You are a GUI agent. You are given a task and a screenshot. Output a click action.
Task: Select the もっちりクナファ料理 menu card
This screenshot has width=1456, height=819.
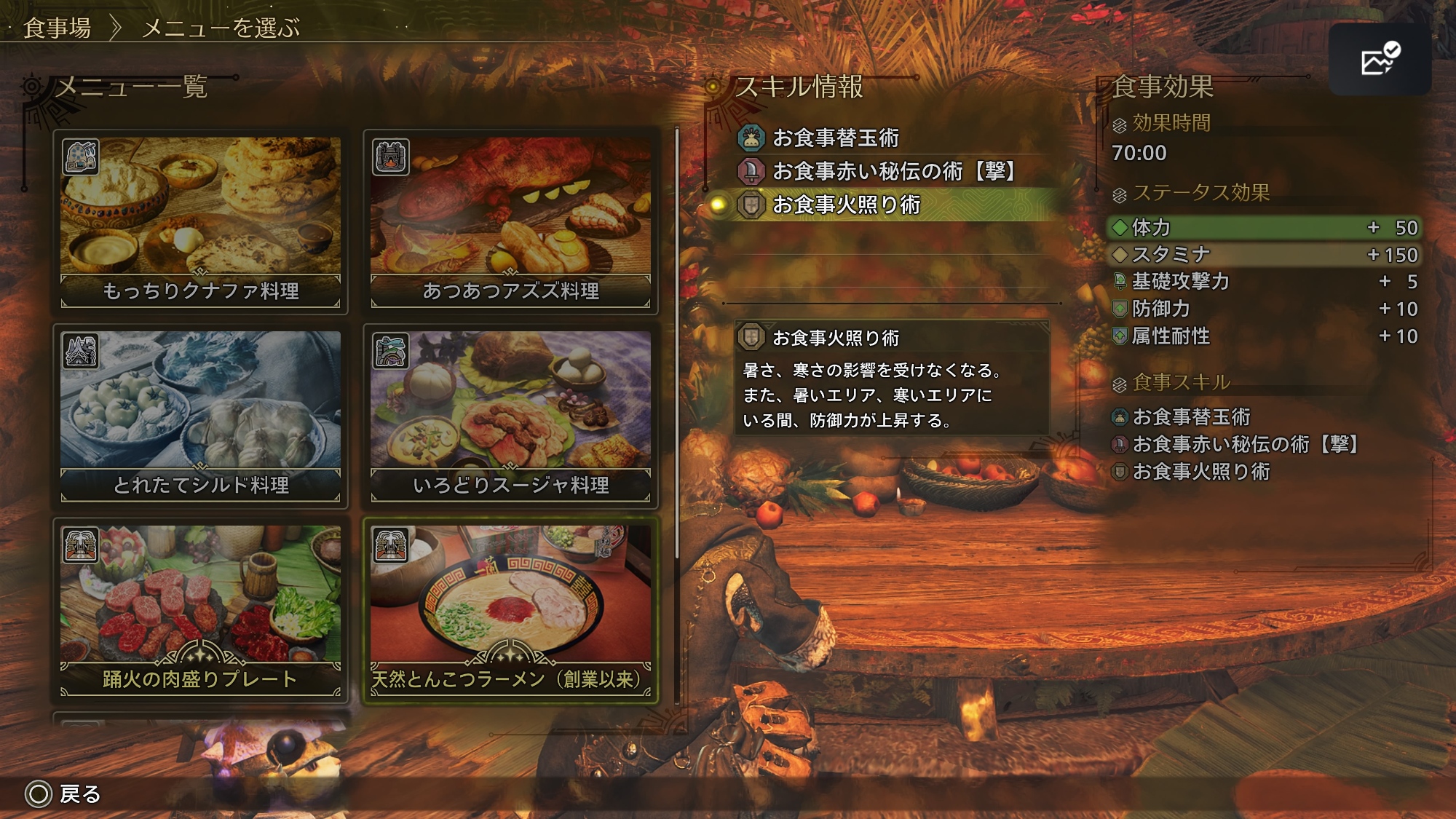[200, 221]
